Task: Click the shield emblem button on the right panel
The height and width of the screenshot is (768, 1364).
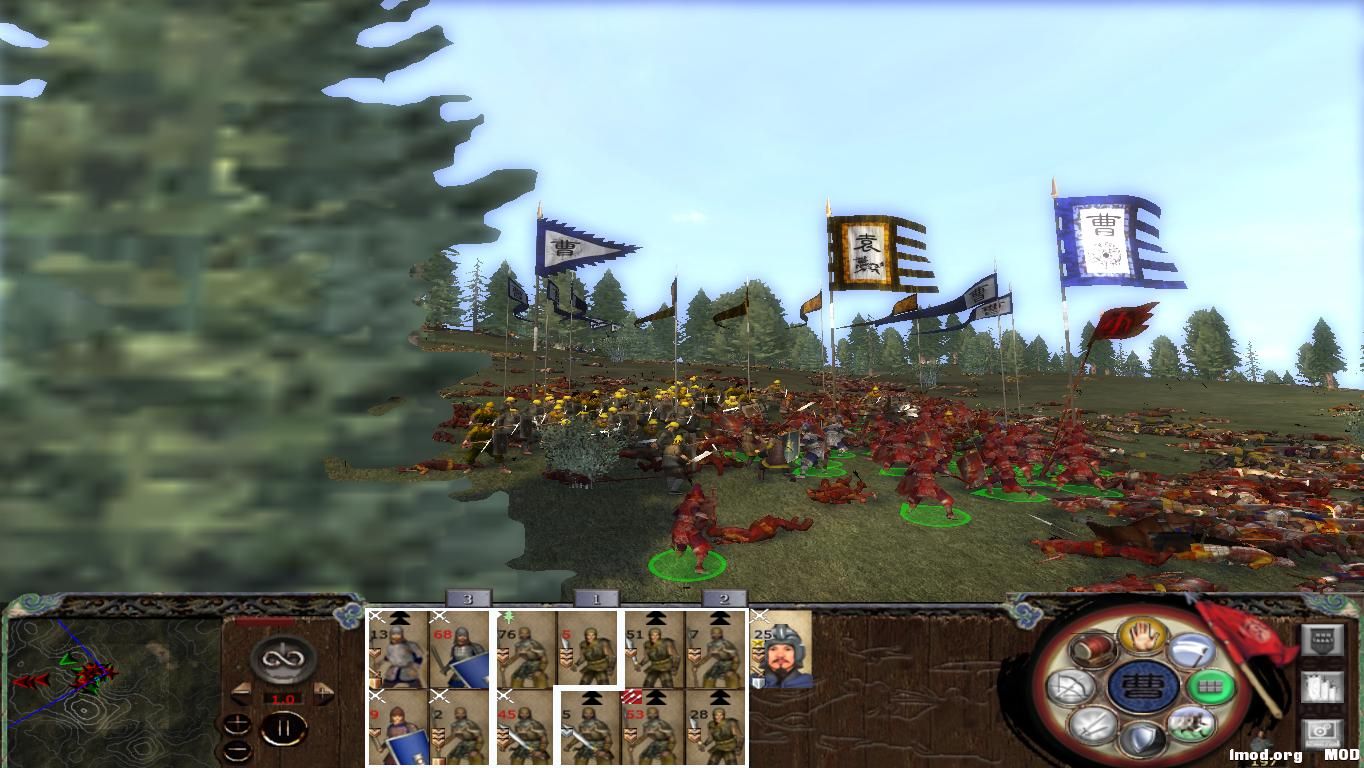Action: [1320, 640]
